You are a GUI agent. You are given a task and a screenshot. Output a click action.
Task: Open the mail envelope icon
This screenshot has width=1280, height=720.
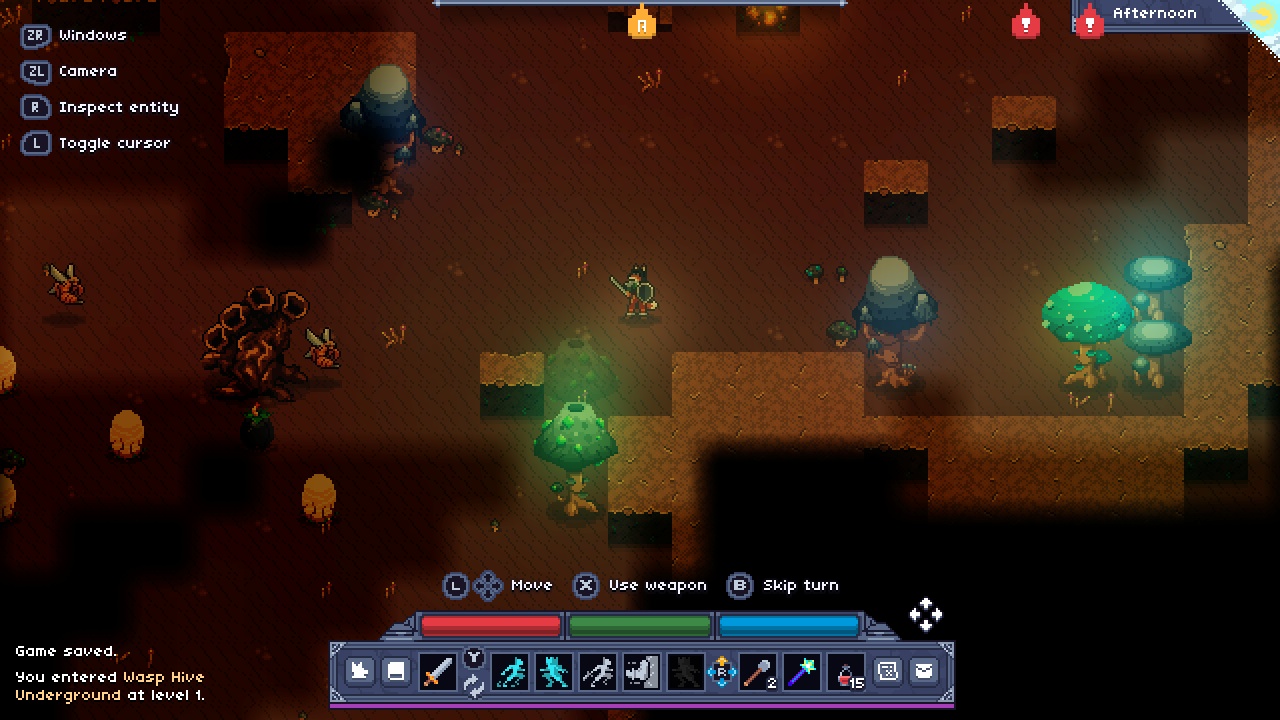924,671
